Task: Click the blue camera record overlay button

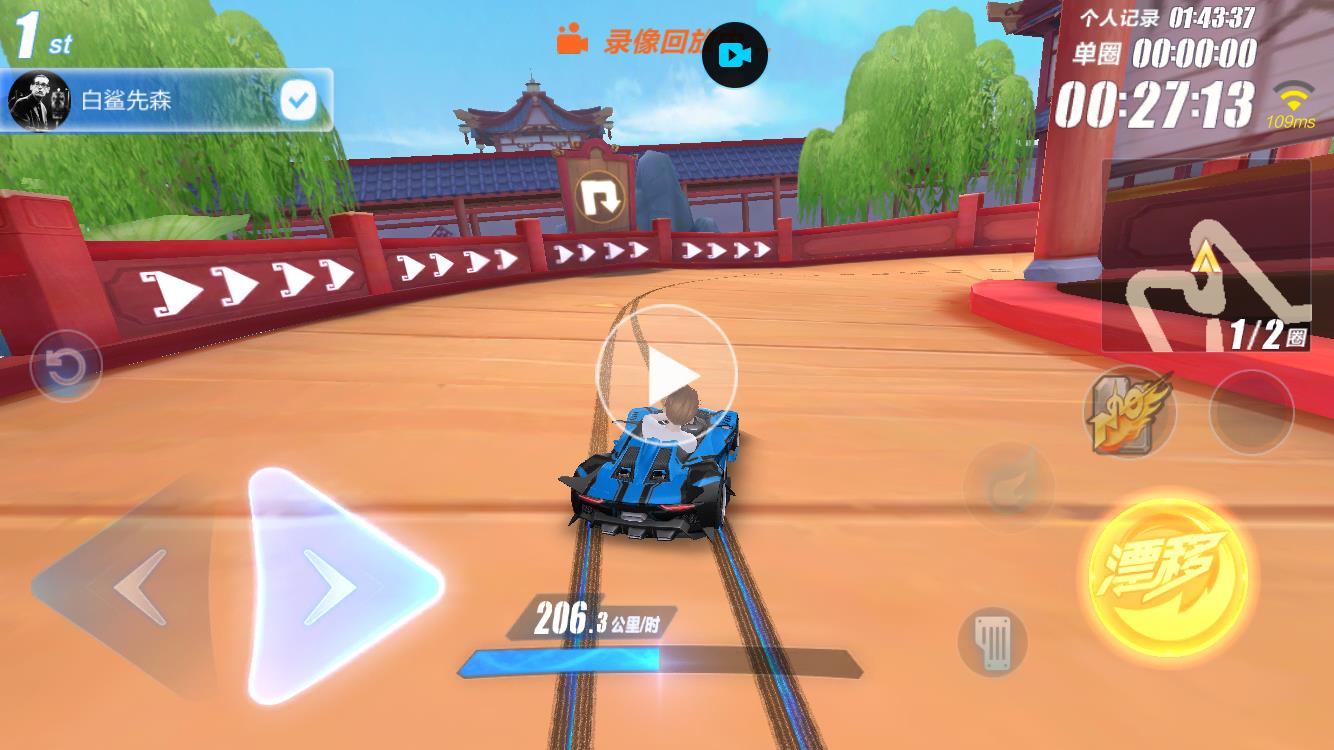Action: tap(735, 55)
